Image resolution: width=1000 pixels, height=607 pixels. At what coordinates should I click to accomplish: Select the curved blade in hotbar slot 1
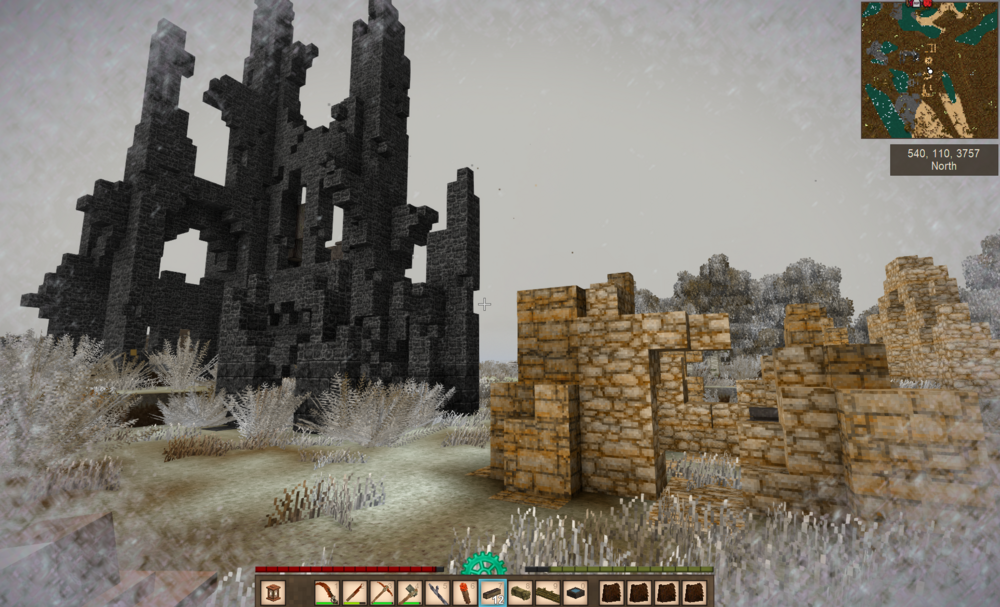(x=327, y=592)
